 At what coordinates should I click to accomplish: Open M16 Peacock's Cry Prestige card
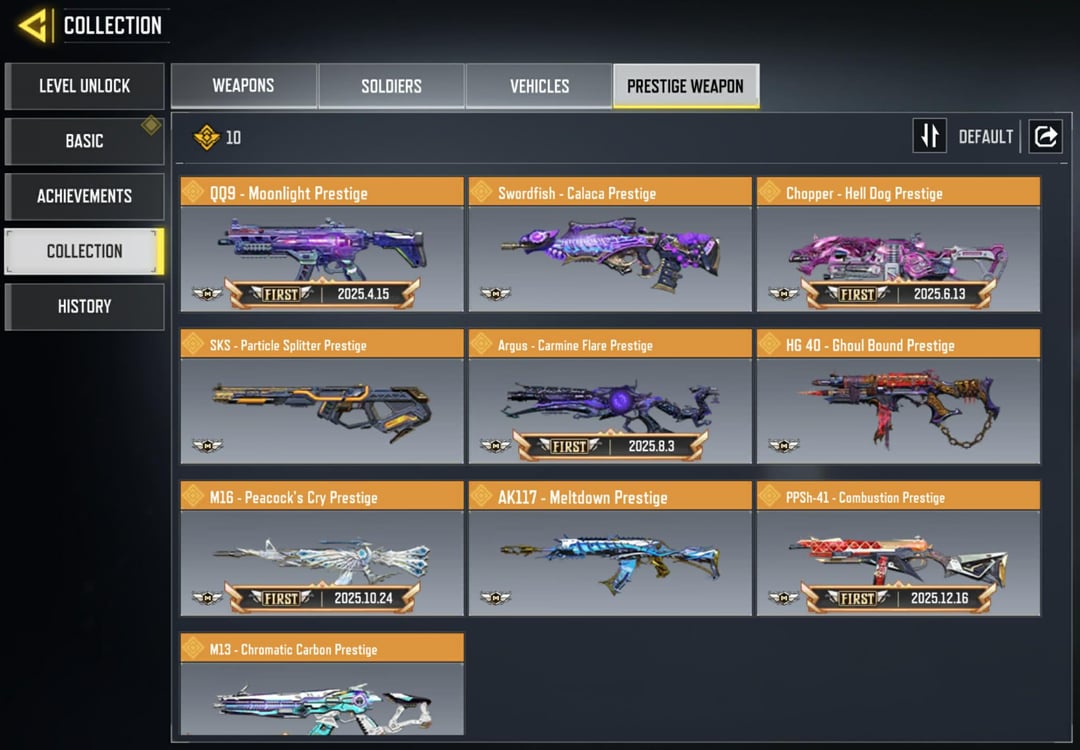pyautogui.click(x=322, y=549)
